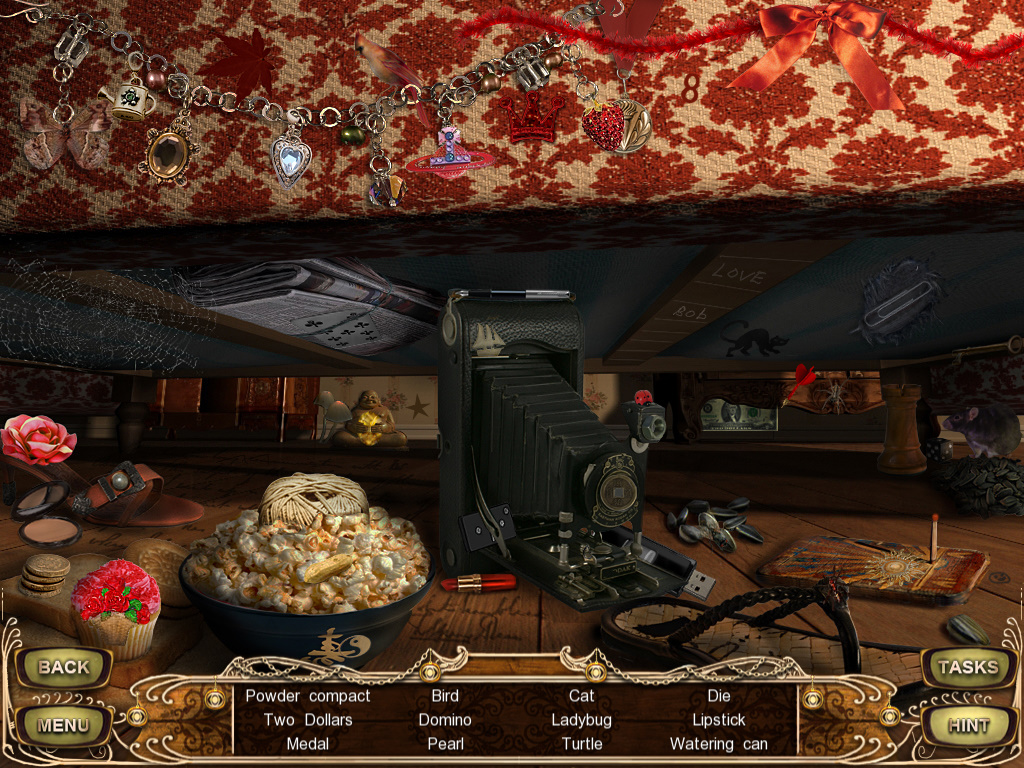Open the game MENU
Image resolution: width=1024 pixels, height=768 pixels.
[x=63, y=725]
